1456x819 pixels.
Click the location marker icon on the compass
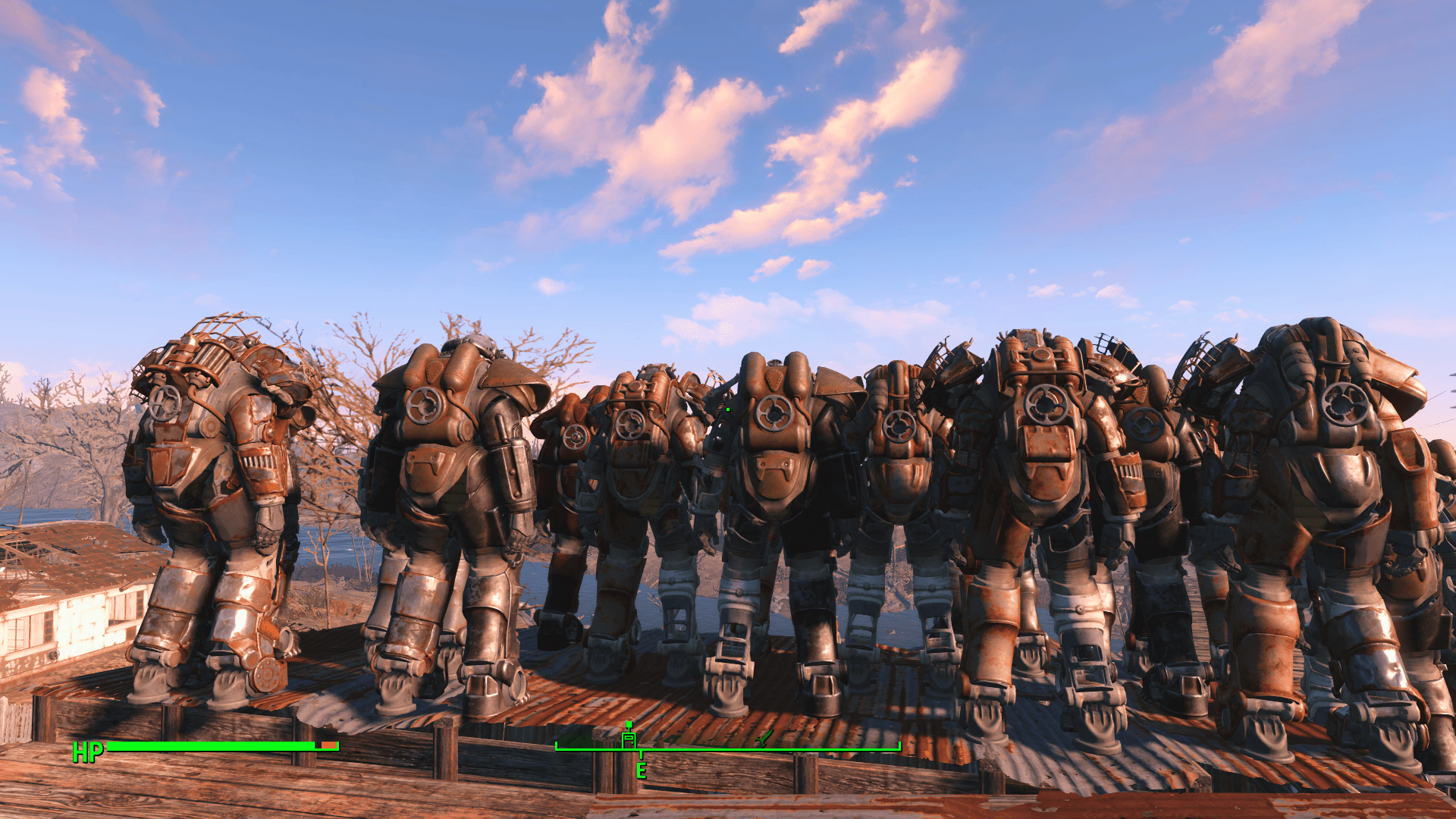pyautogui.click(x=629, y=741)
